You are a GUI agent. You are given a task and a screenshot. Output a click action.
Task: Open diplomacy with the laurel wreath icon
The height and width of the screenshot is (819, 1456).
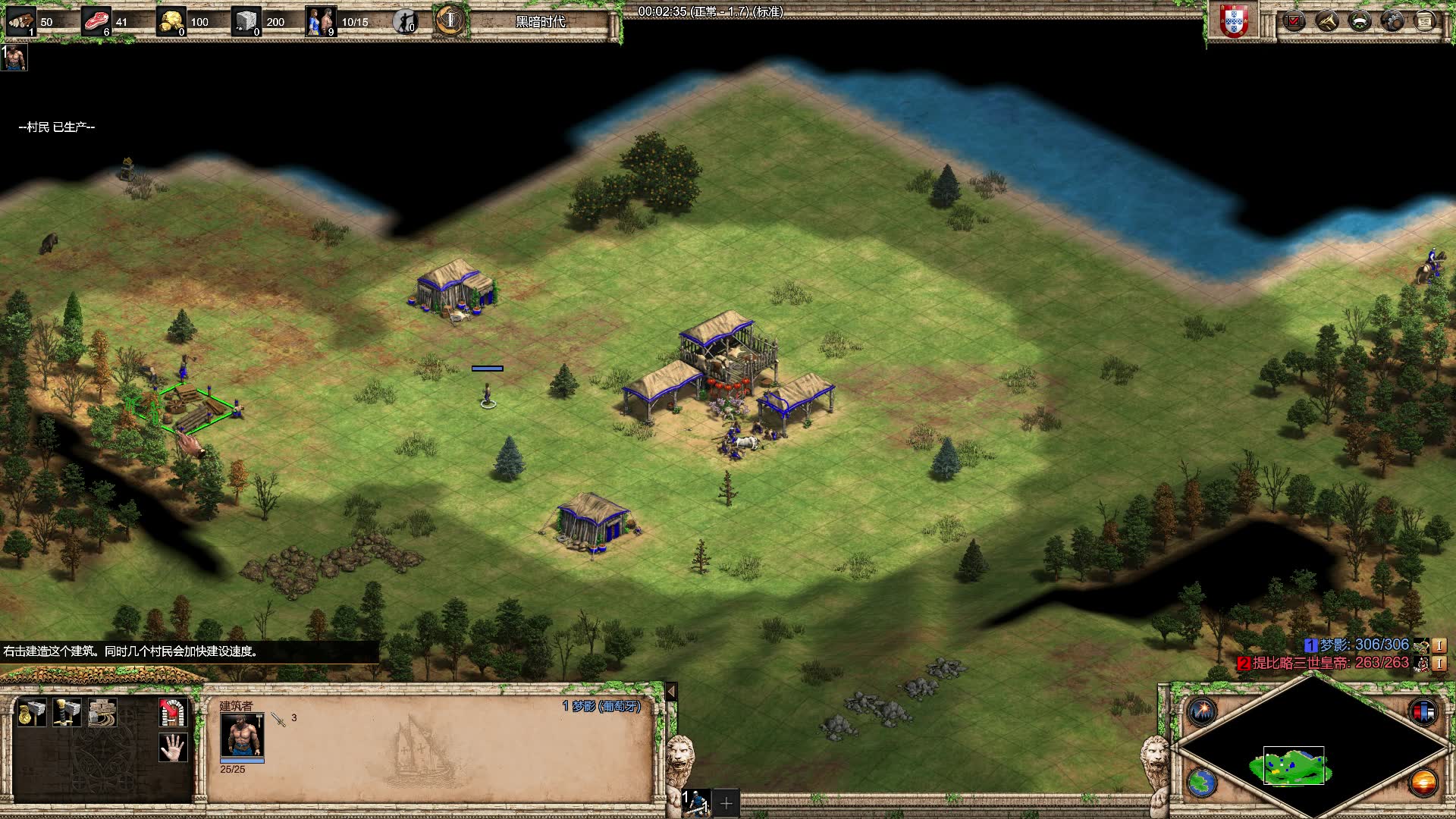tap(1360, 21)
